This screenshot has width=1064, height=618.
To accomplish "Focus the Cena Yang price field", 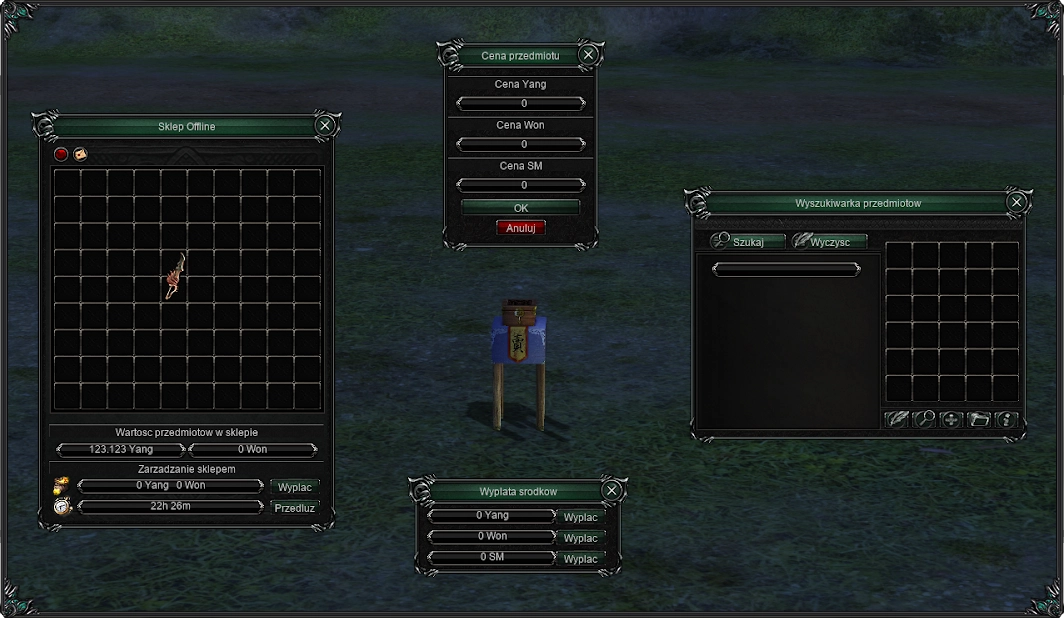I will (x=520, y=103).
